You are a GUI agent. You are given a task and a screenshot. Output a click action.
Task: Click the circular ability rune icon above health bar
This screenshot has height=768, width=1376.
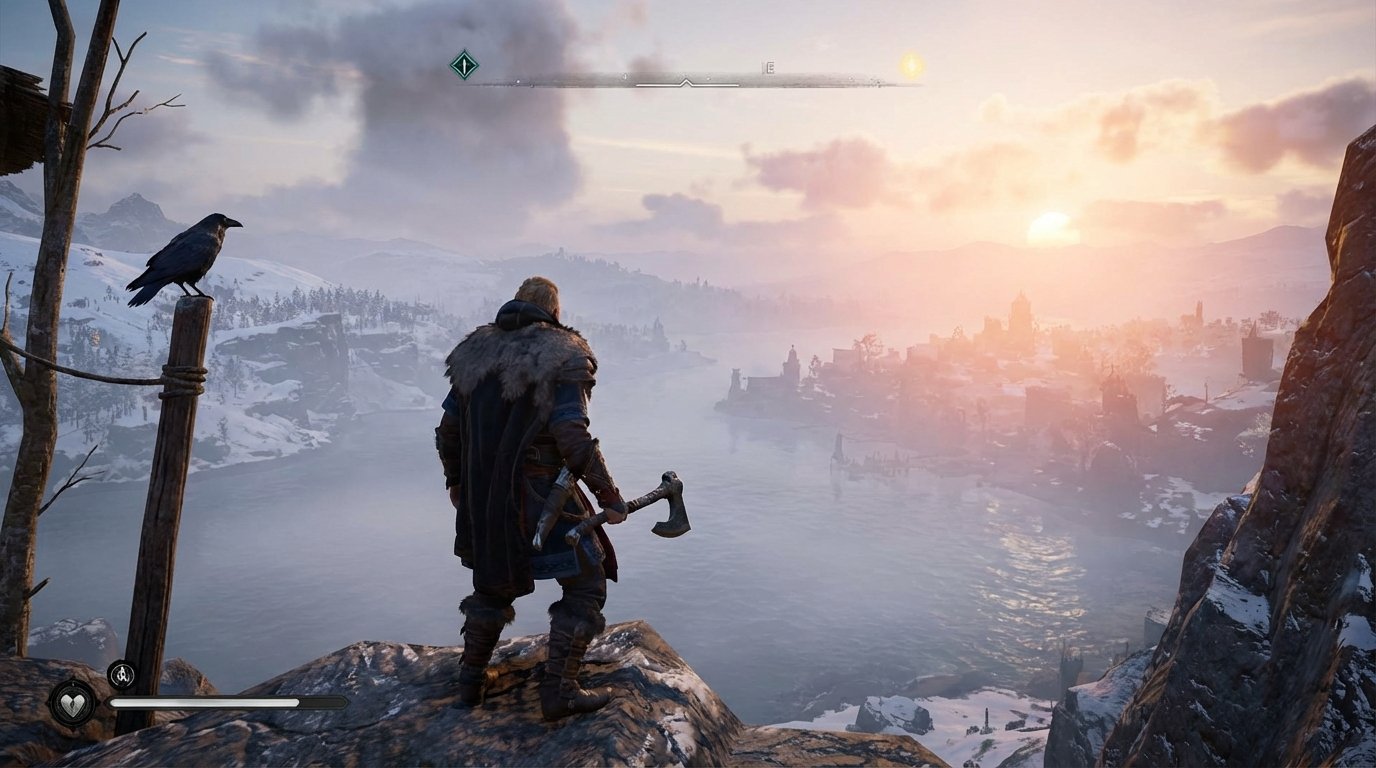pos(121,676)
